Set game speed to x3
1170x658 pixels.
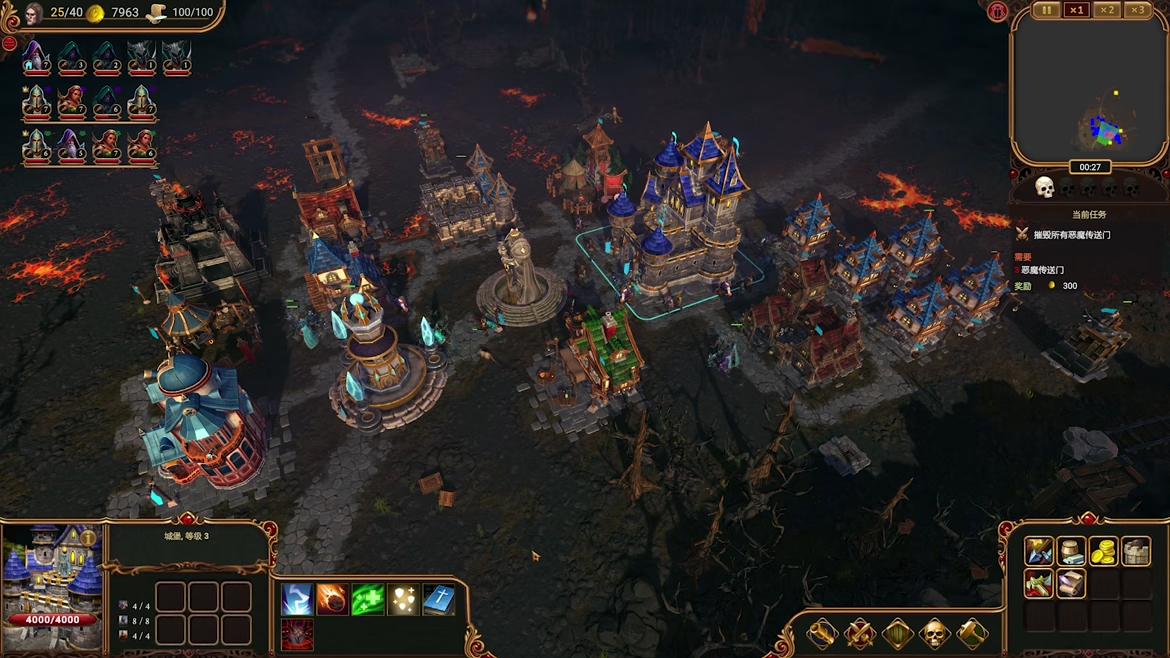tap(1137, 10)
